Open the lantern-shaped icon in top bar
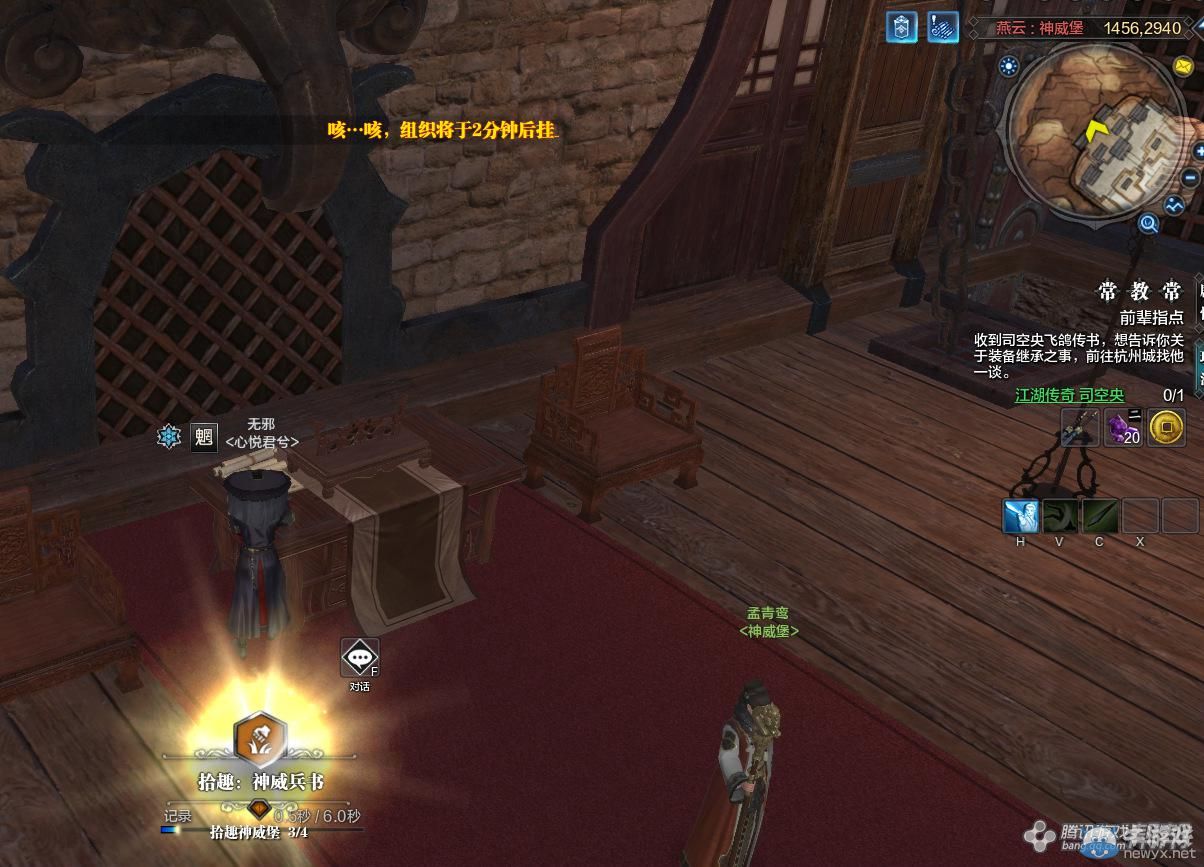Viewport: 1204px width, 867px height. [901, 27]
